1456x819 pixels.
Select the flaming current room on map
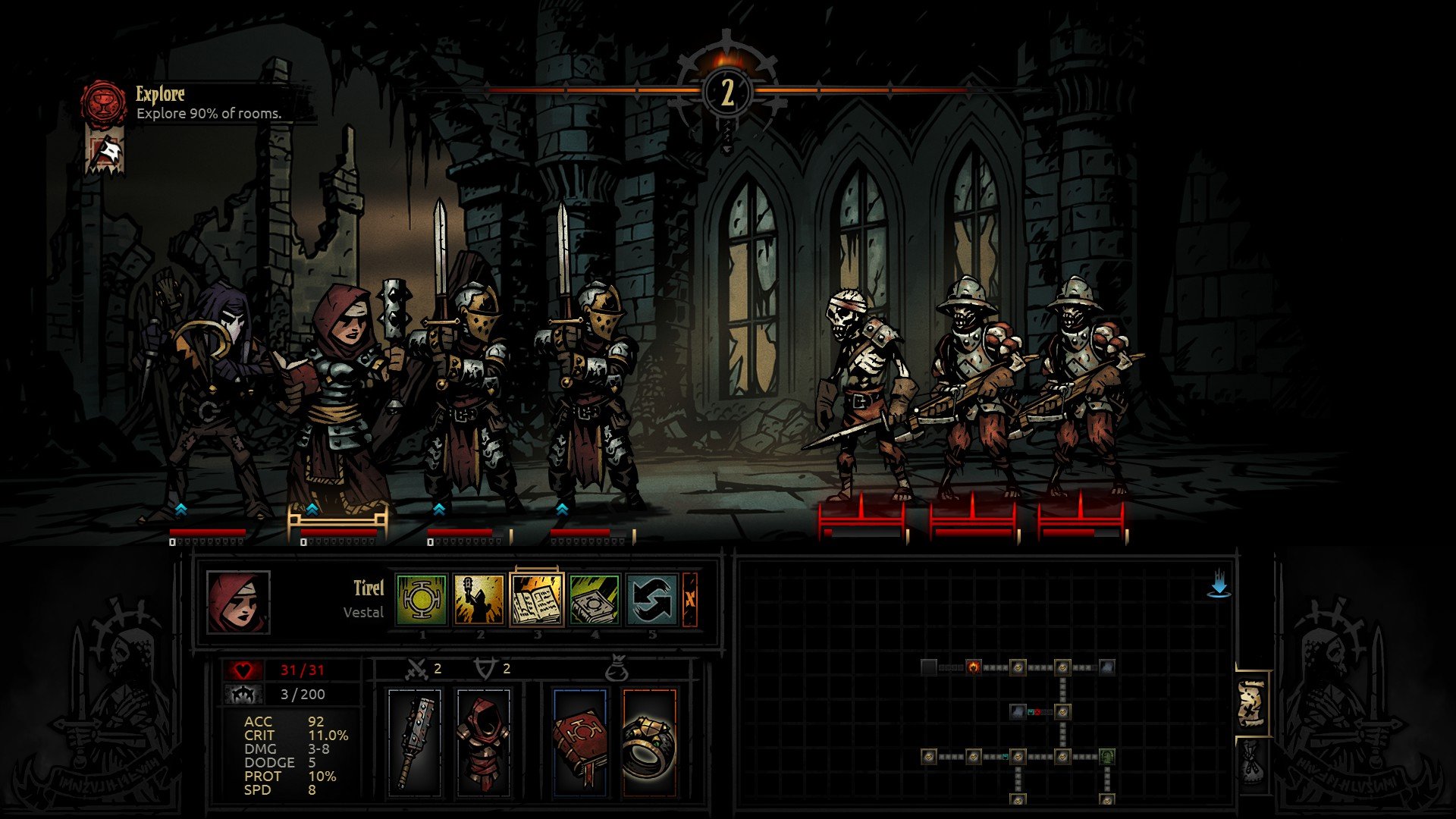pyautogui.click(x=973, y=667)
